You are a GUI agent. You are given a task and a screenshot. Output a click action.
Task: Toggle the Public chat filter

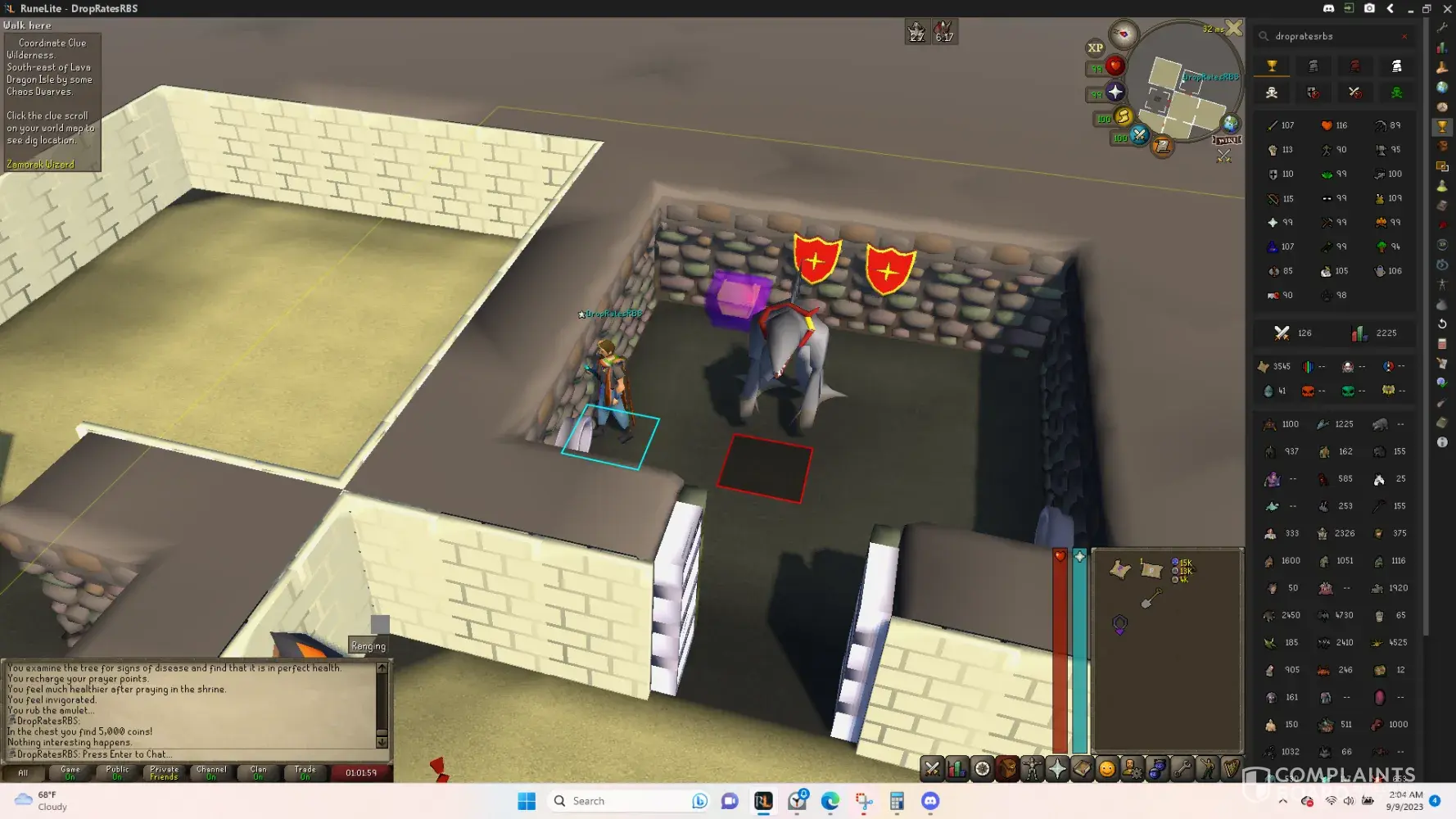(117, 772)
